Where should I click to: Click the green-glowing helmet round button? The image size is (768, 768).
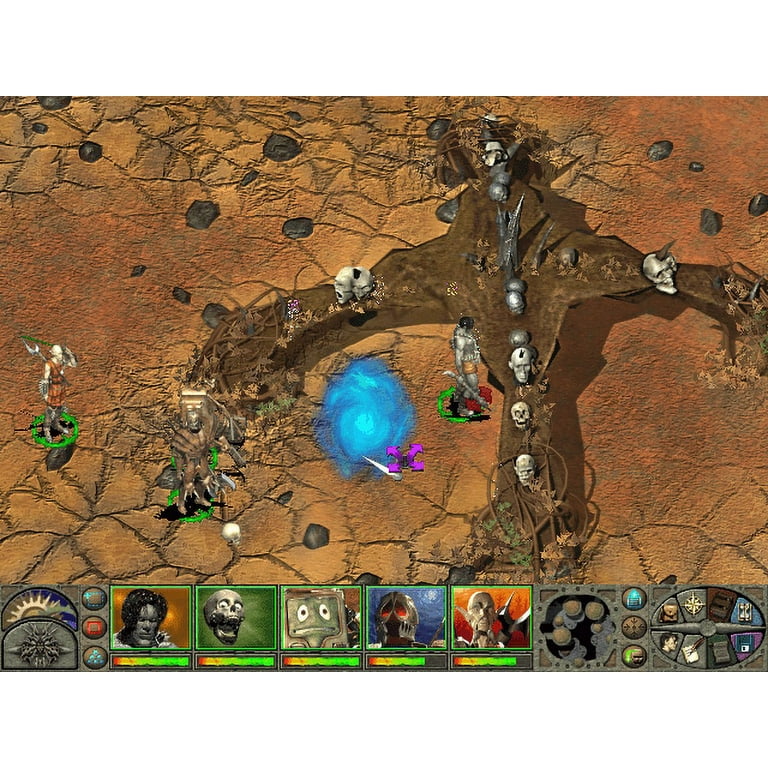pyautogui.click(x=634, y=656)
